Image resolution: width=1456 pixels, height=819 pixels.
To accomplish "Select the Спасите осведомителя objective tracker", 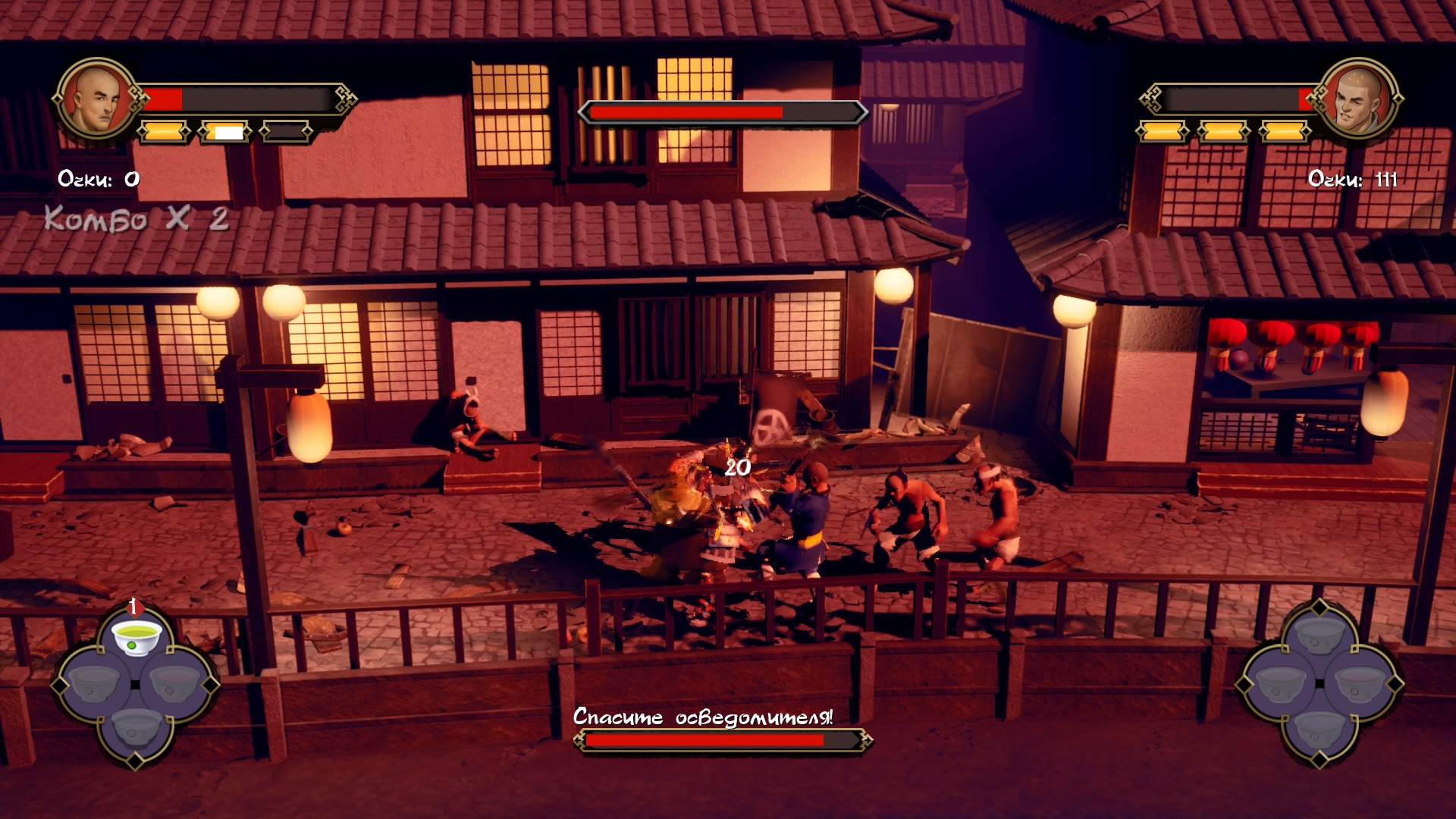I will [703, 717].
